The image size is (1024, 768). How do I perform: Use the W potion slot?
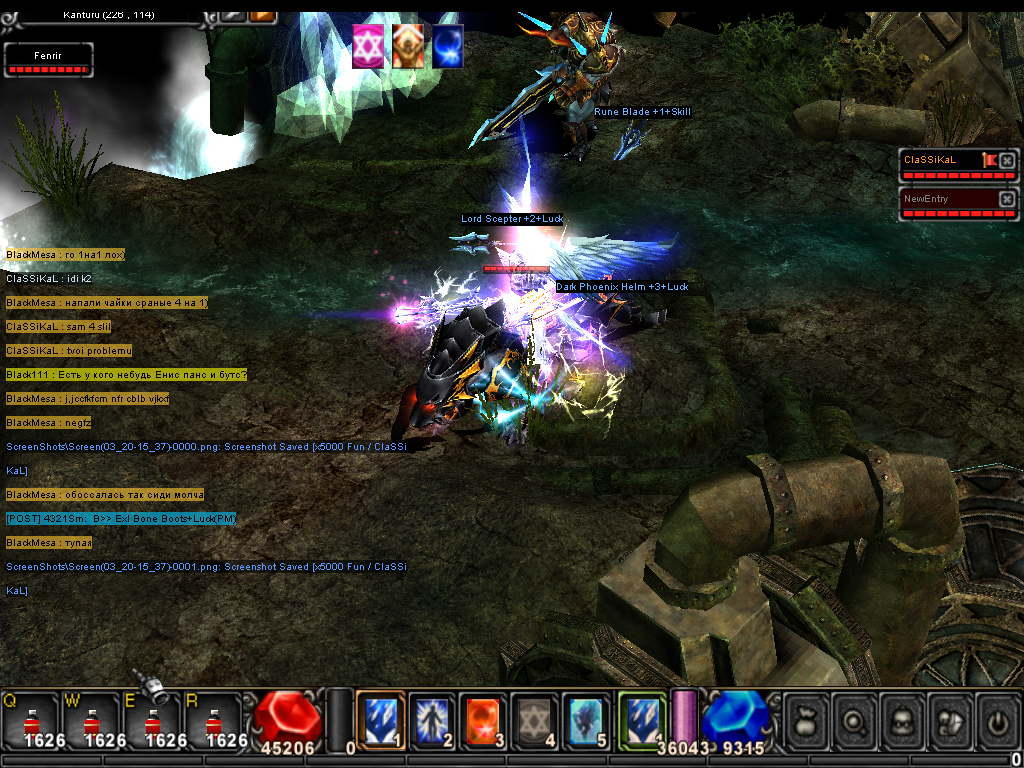point(91,720)
